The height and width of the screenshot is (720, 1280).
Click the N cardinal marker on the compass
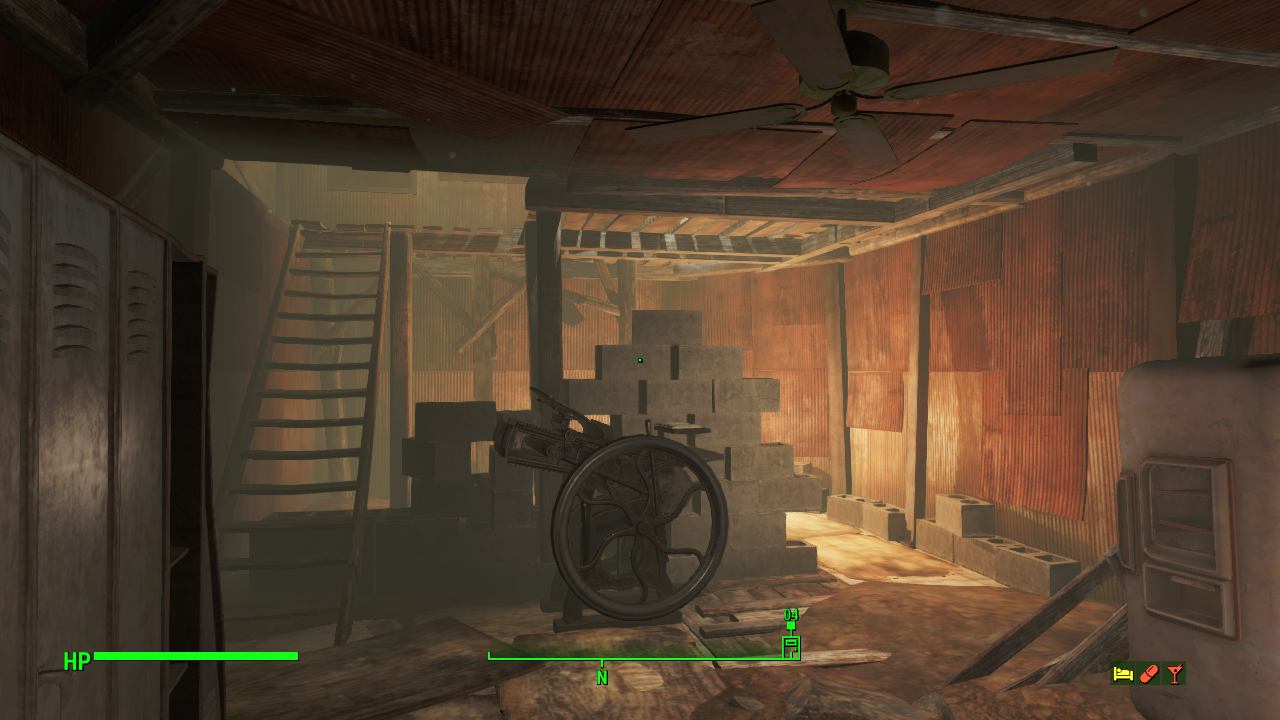pyautogui.click(x=601, y=677)
